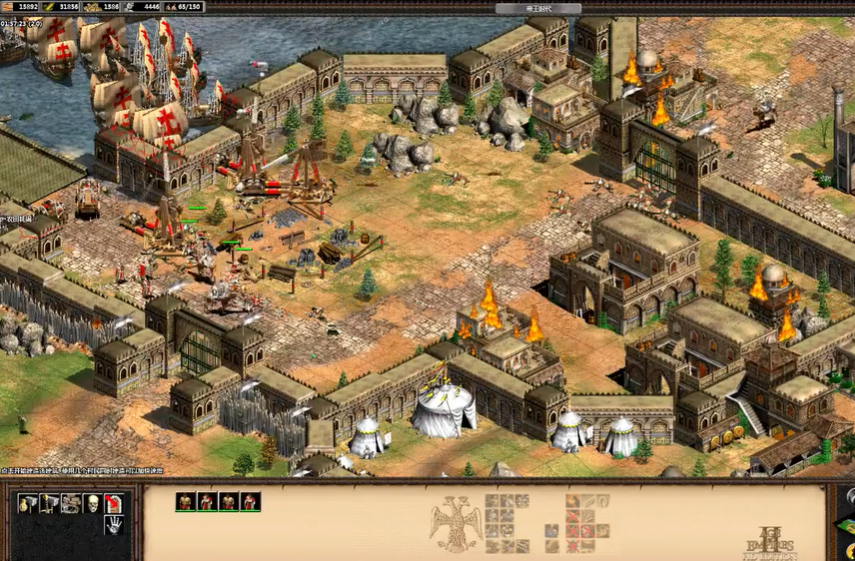Open the economic buildings build menu
This screenshot has width=855, height=561.
point(27,503)
